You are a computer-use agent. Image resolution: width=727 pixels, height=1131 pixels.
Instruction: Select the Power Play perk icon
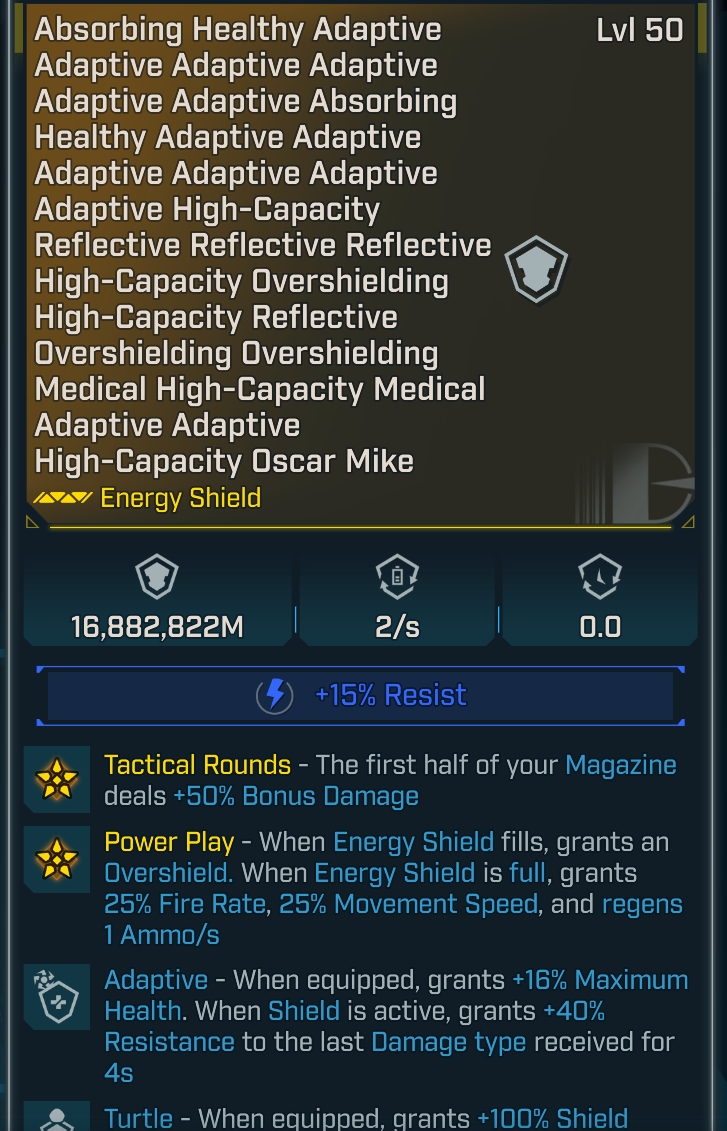click(57, 856)
